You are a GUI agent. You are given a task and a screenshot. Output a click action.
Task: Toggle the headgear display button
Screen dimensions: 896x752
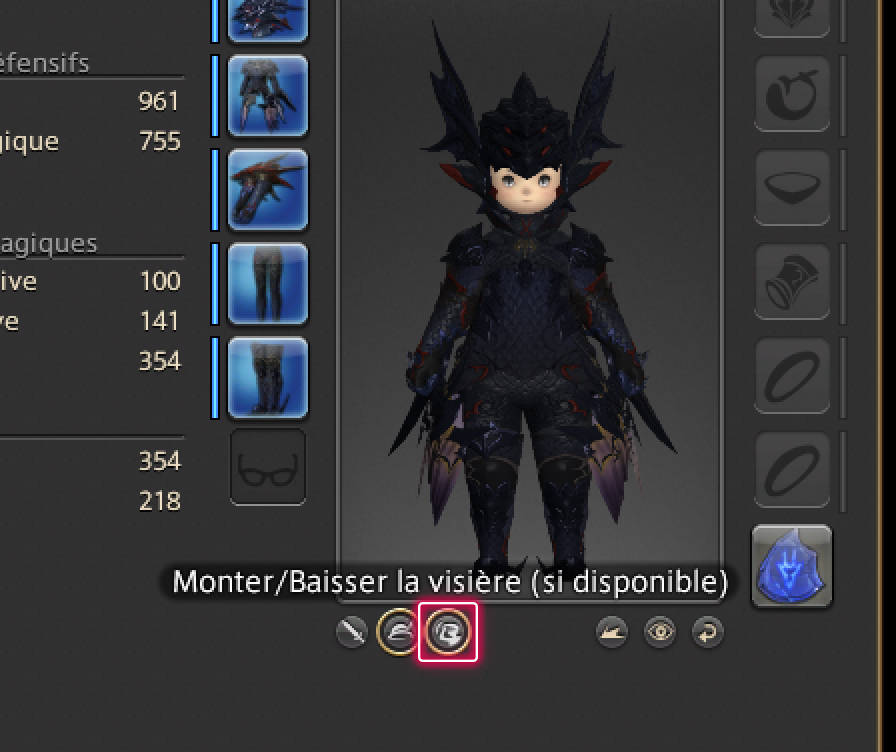[x=398, y=632]
